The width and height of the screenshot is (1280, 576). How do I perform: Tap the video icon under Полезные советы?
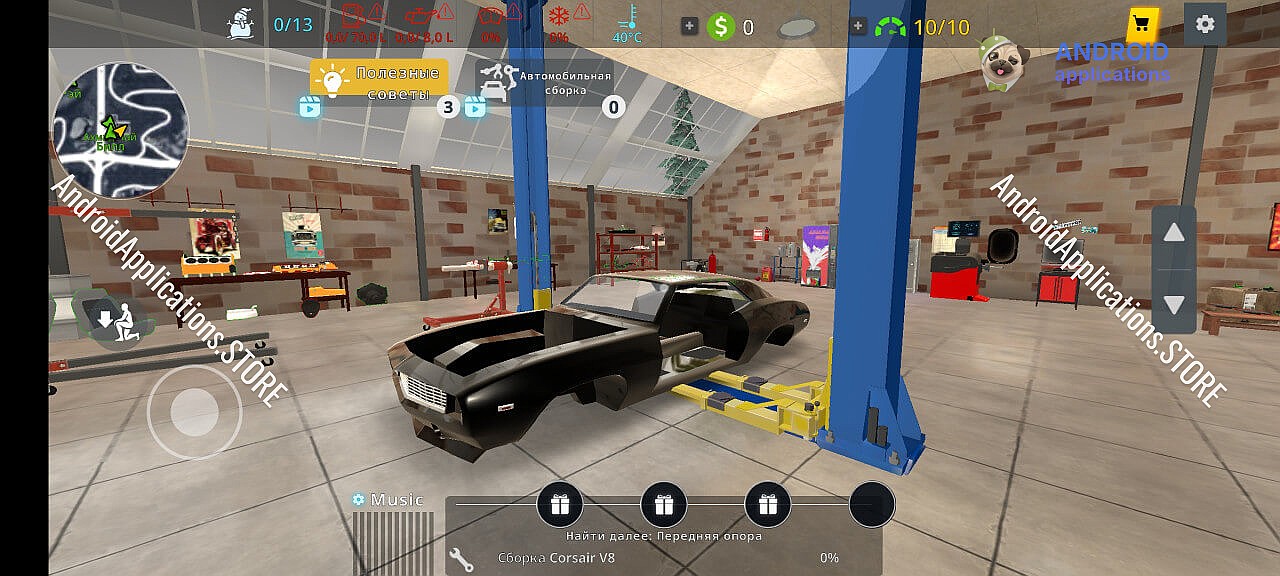[310, 107]
